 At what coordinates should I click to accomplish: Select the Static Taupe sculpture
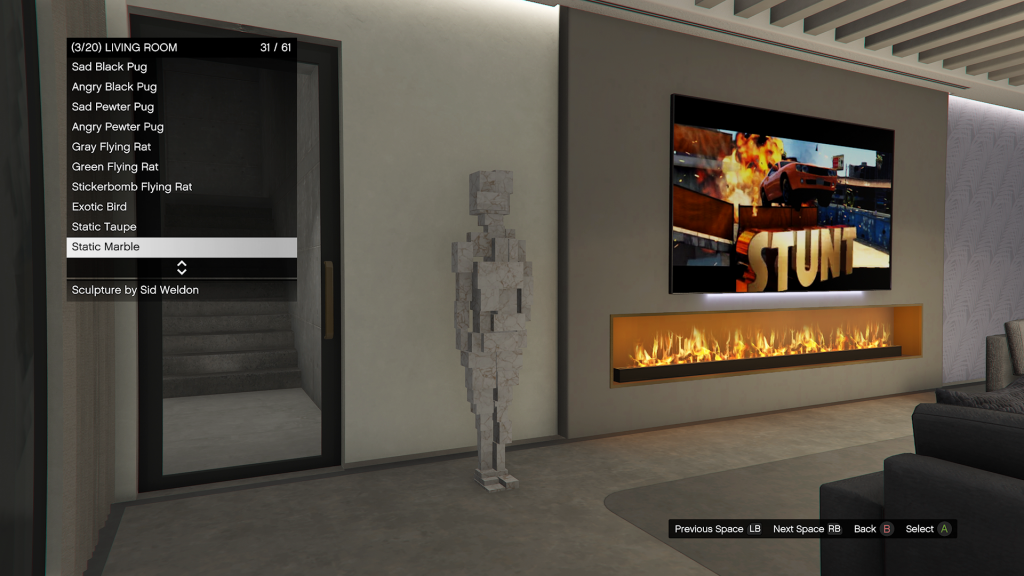point(104,227)
